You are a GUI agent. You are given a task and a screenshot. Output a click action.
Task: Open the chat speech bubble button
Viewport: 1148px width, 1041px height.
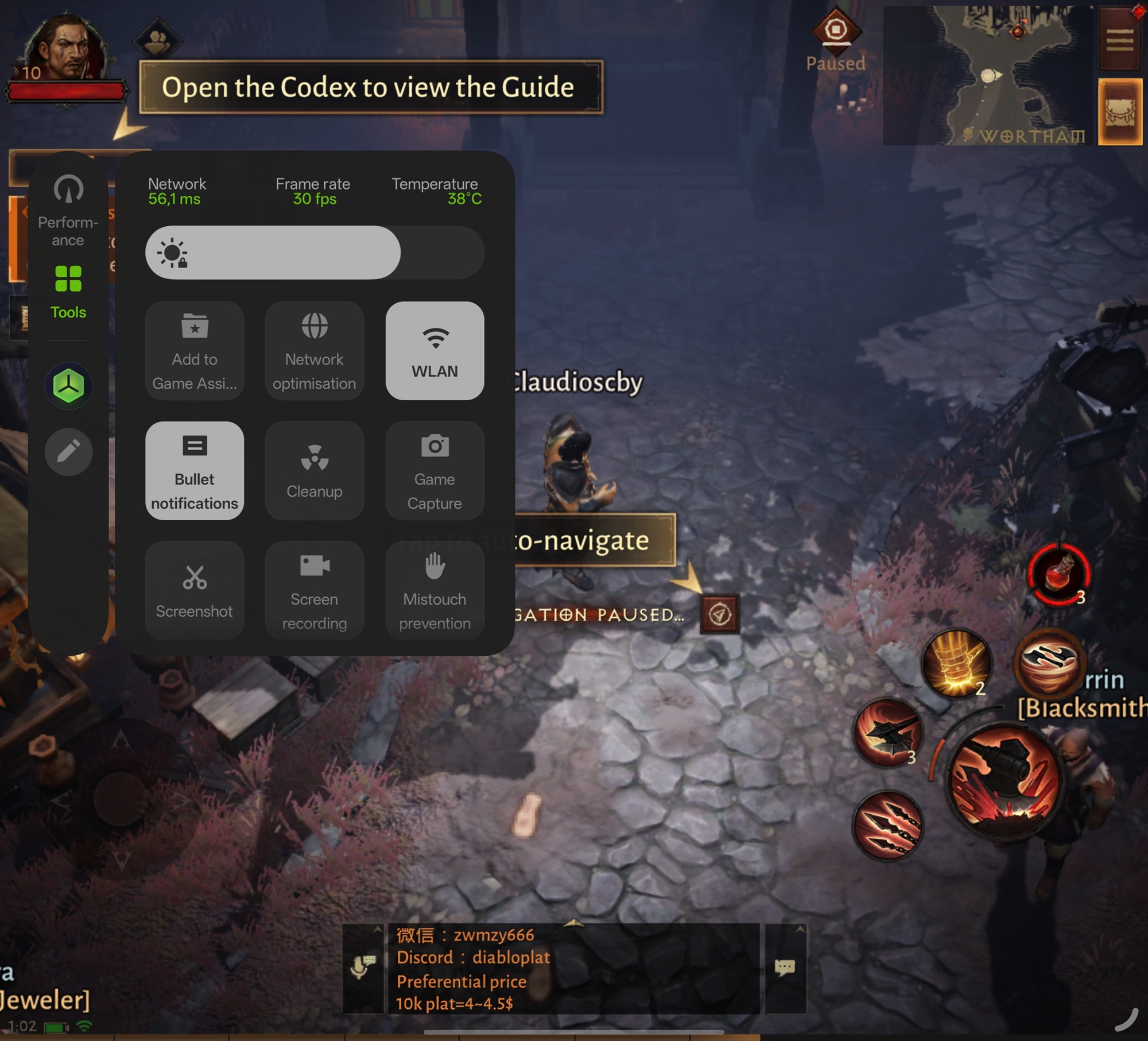tap(785, 968)
